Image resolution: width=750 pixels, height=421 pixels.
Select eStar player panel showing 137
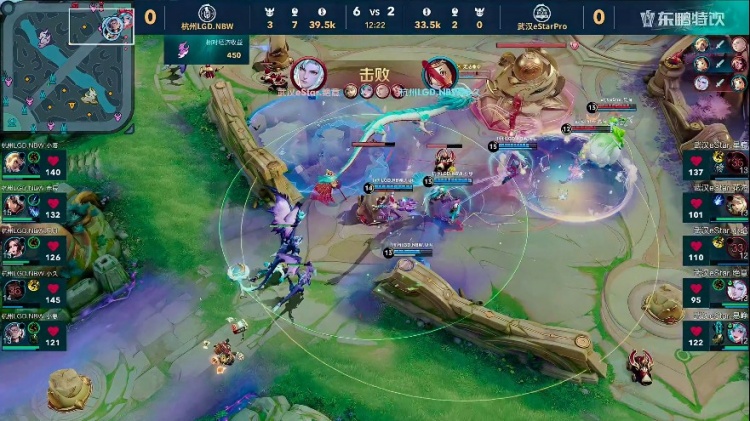coord(716,164)
